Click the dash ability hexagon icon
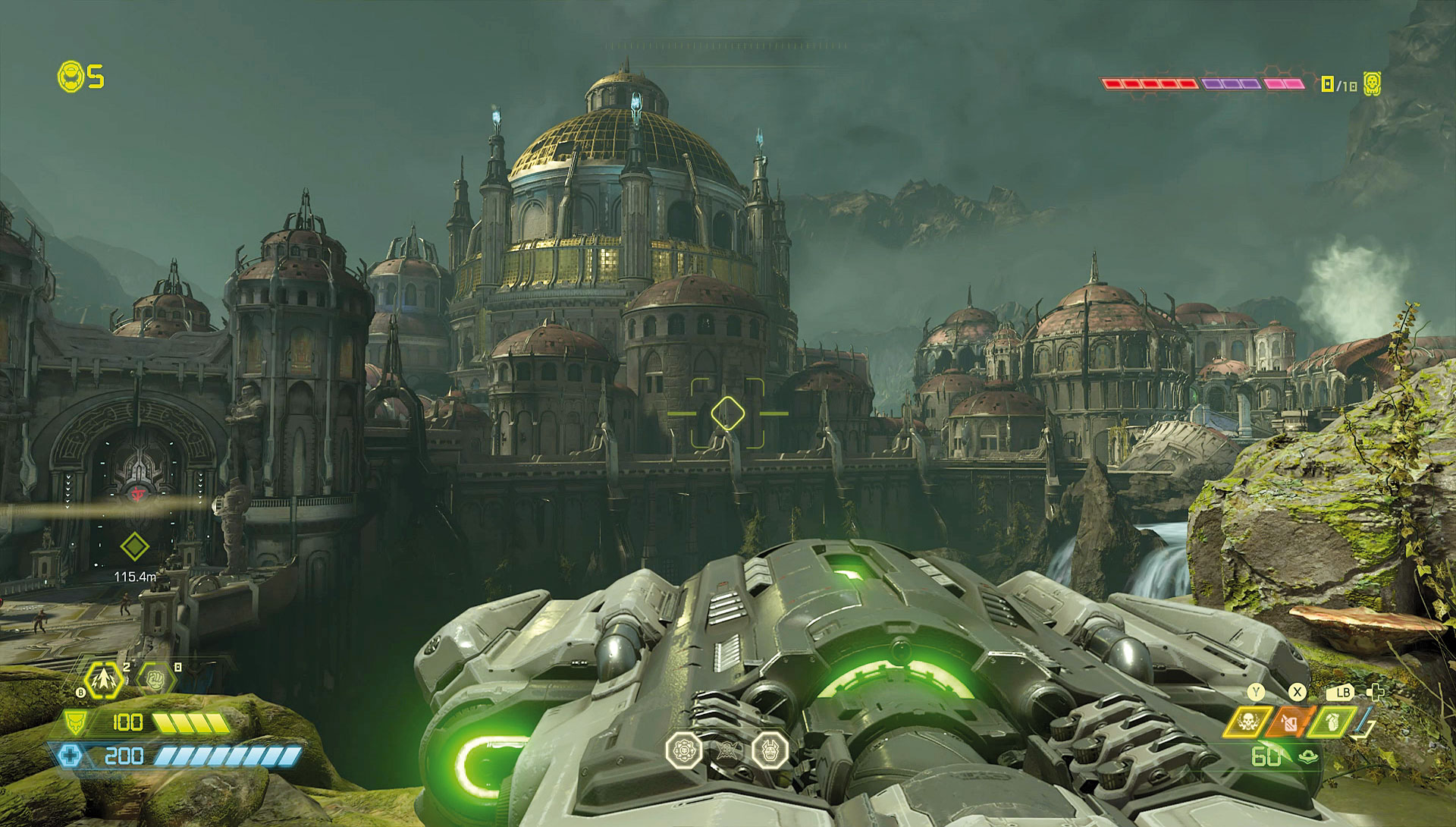Screen dimensions: 1456x827 102,681
